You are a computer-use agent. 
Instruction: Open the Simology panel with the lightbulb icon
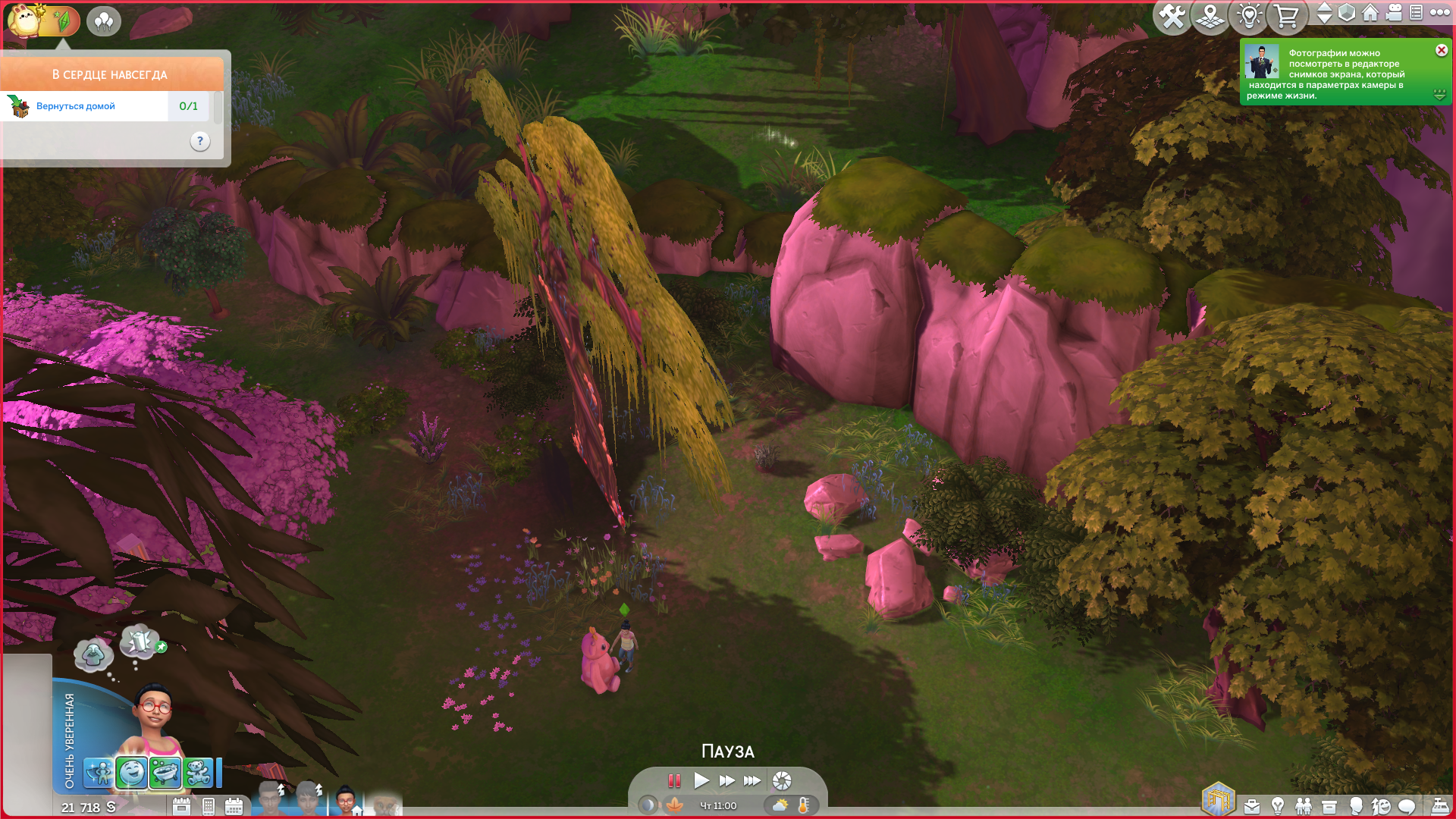coord(1278,806)
